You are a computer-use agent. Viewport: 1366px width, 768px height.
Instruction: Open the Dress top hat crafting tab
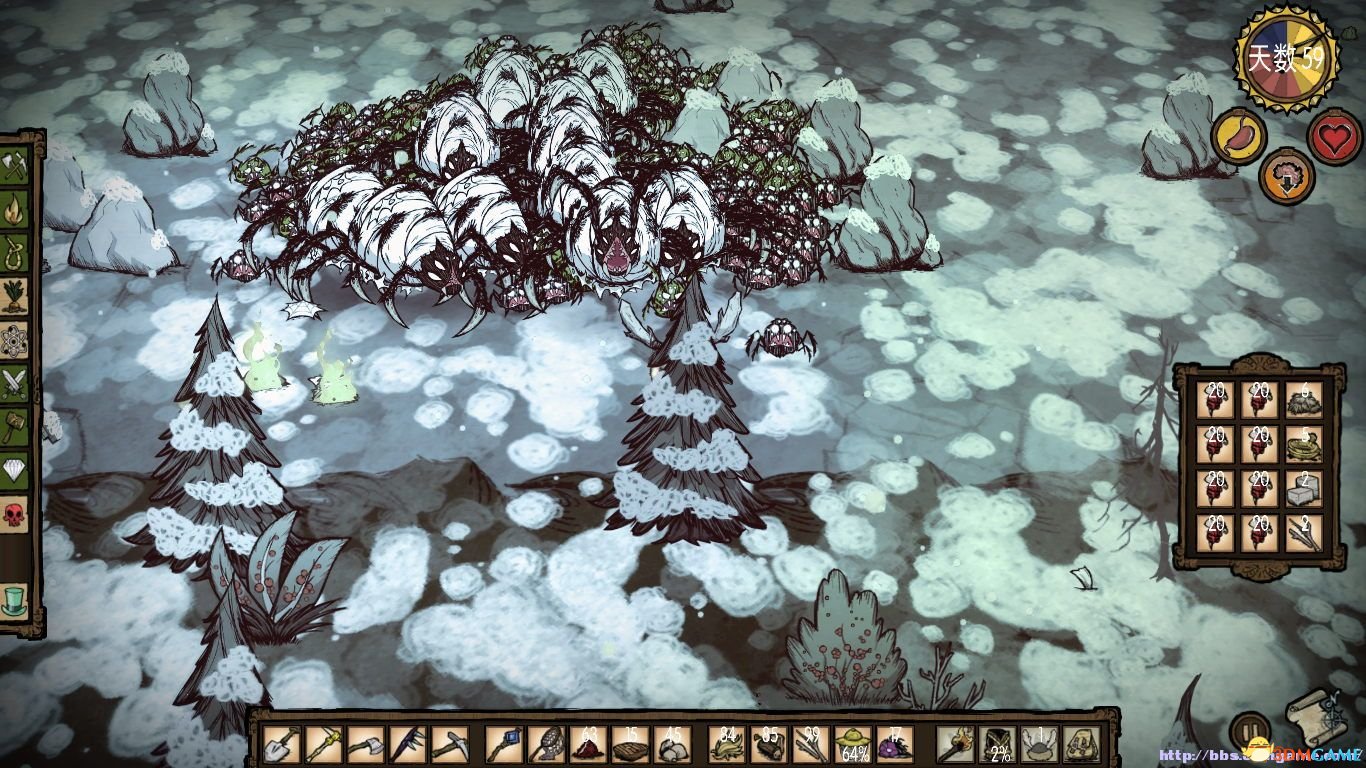[15, 599]
